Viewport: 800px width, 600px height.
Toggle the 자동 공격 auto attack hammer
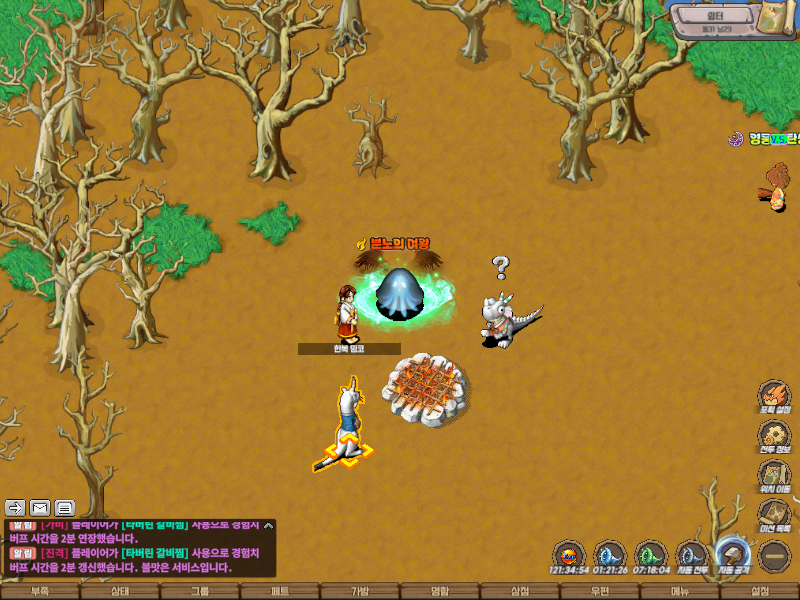pyautogui.click(x=733, y=554)
